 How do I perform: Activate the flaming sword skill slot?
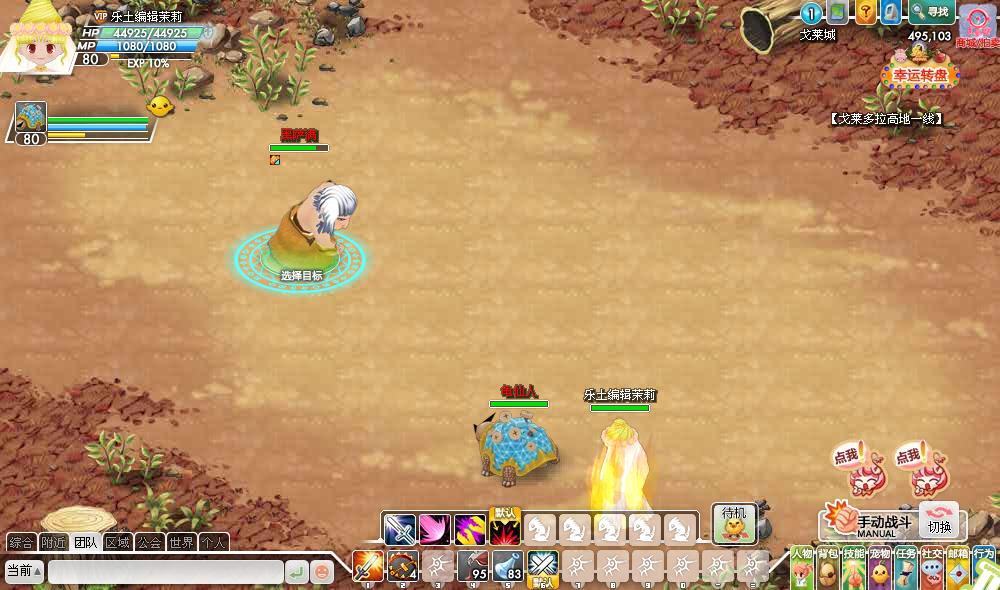[368, 566]
